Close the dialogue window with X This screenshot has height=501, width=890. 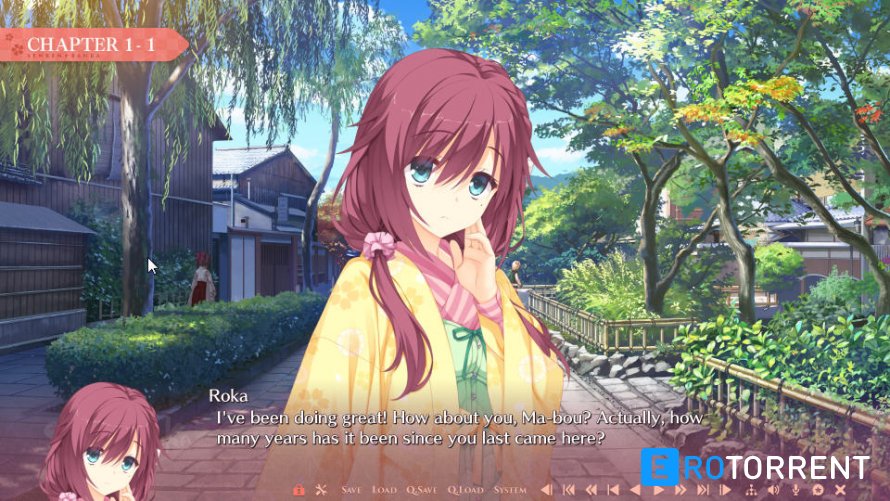[840, 490]
